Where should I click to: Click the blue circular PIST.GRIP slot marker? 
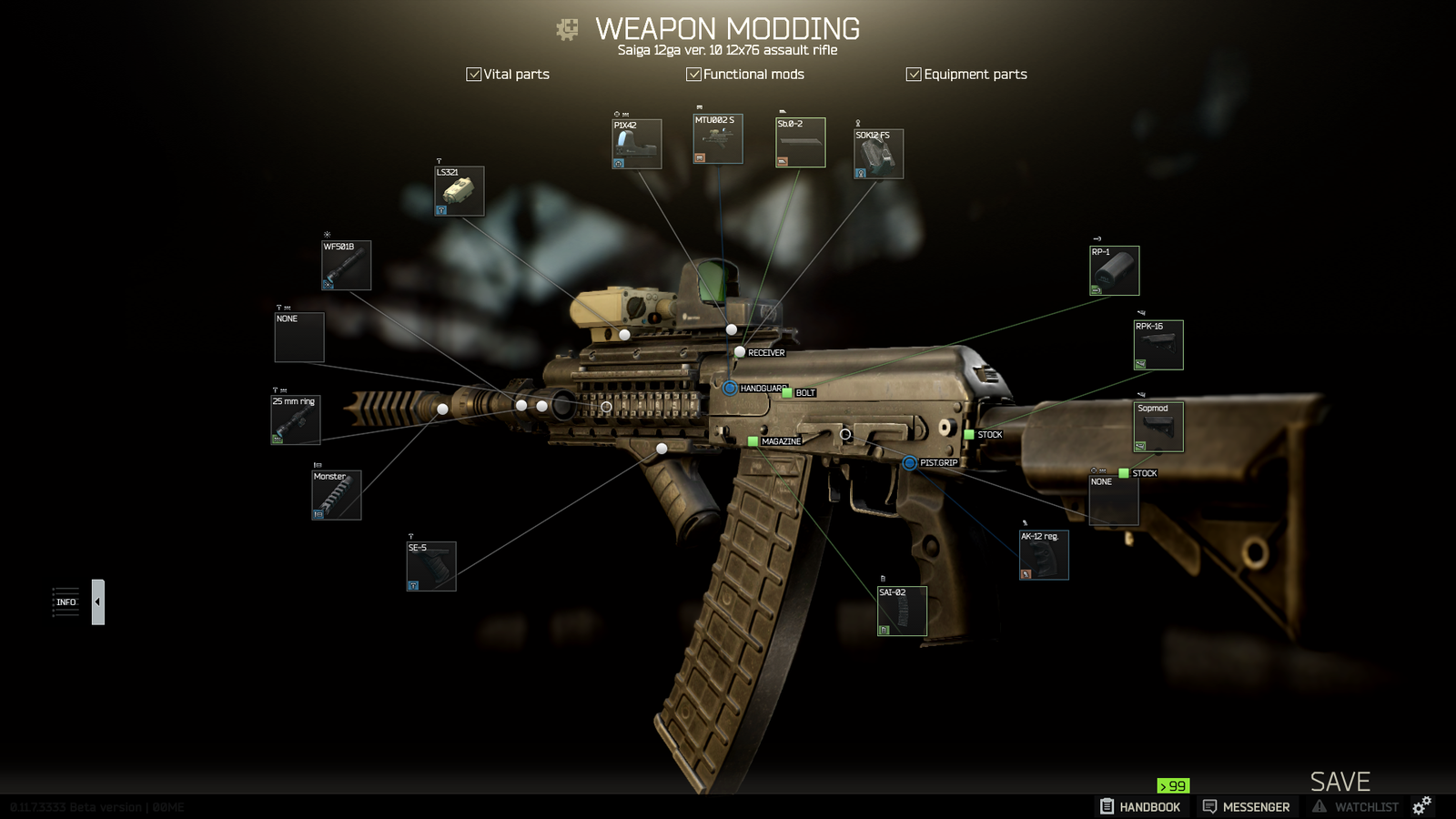908,463
